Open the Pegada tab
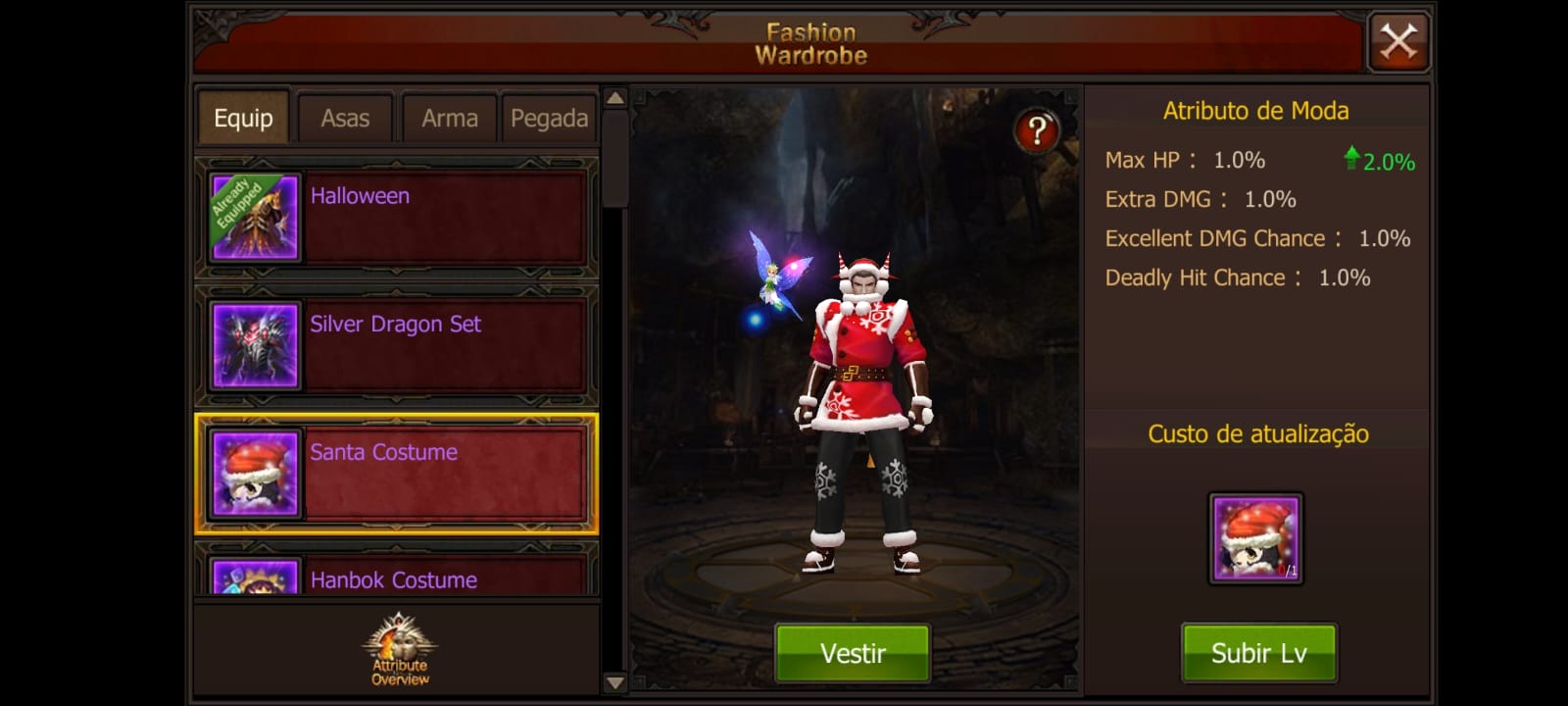The width and height of the screenshot is (1568, 706). coord(549,118)
